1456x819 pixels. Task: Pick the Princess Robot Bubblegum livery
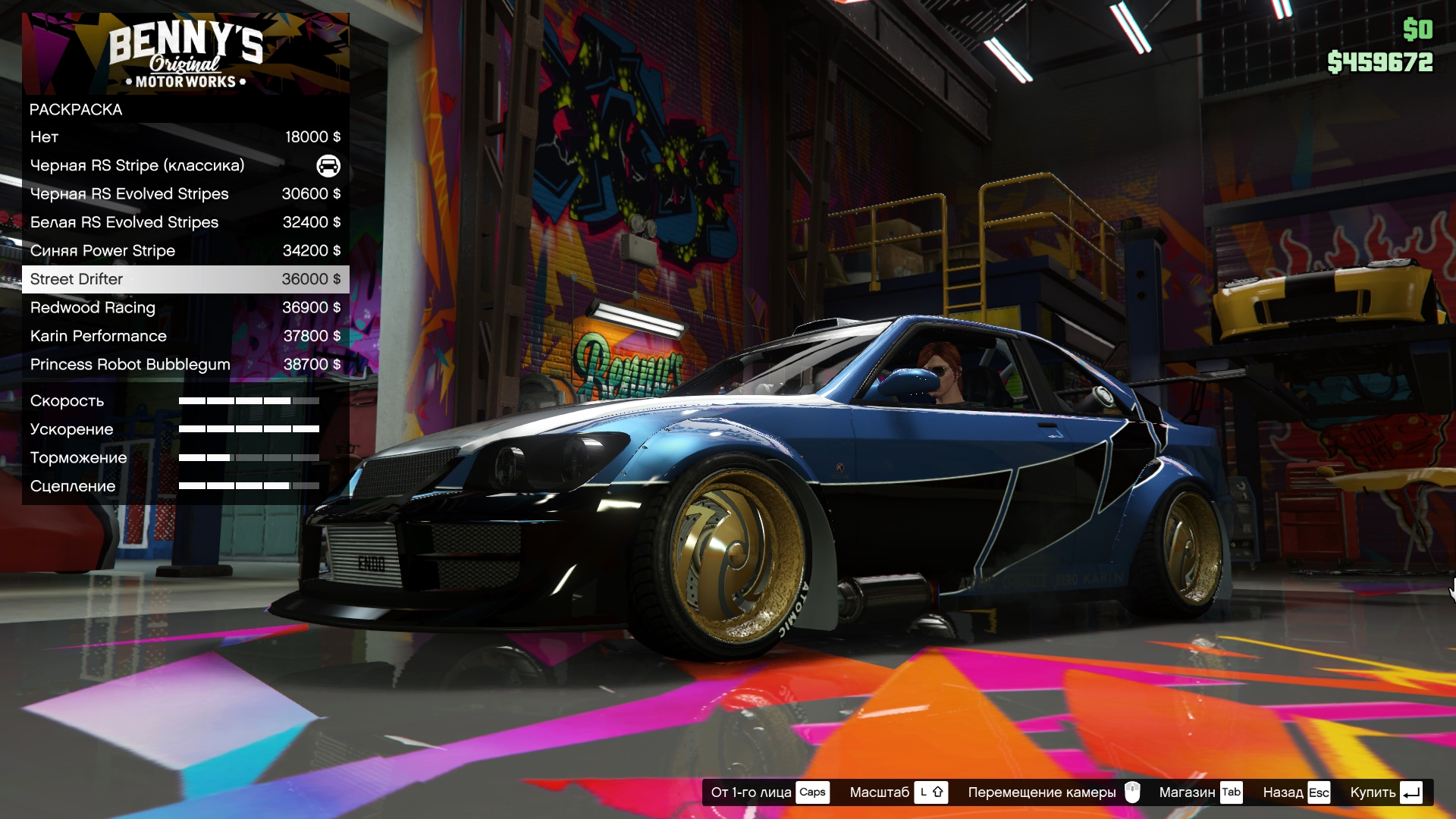[x=185, y=365]
